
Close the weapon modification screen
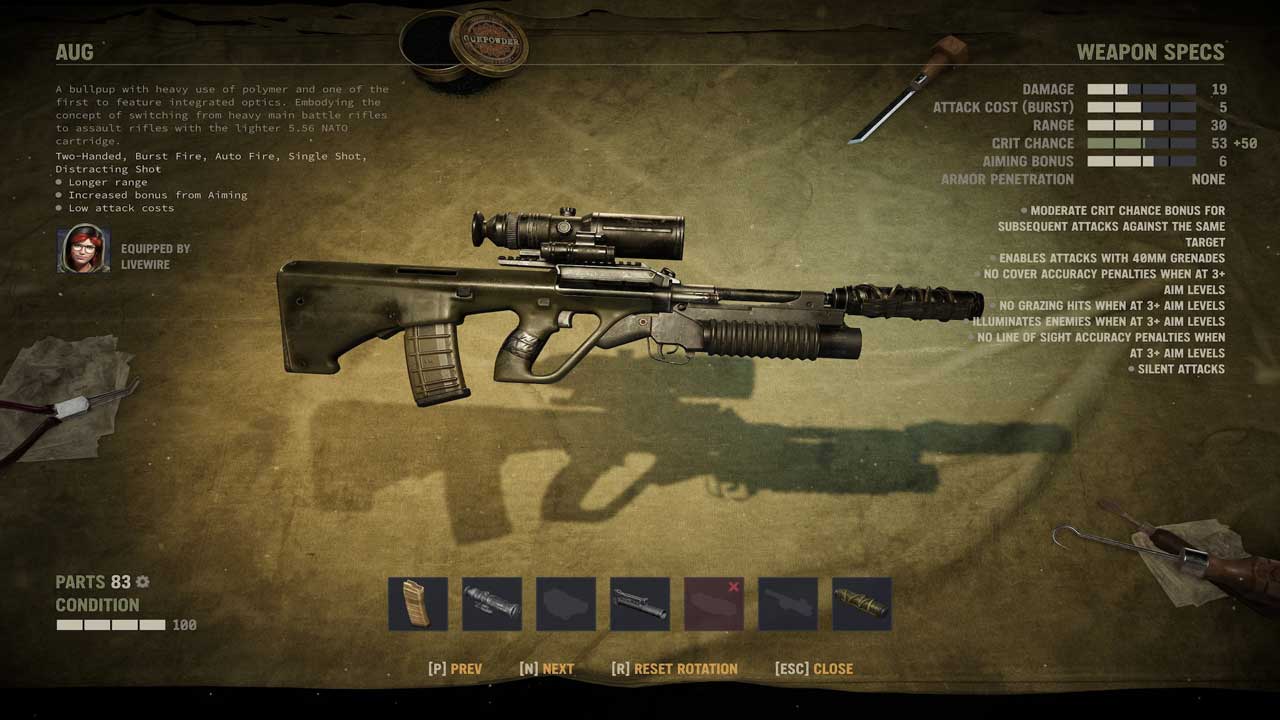click(814, 669)
